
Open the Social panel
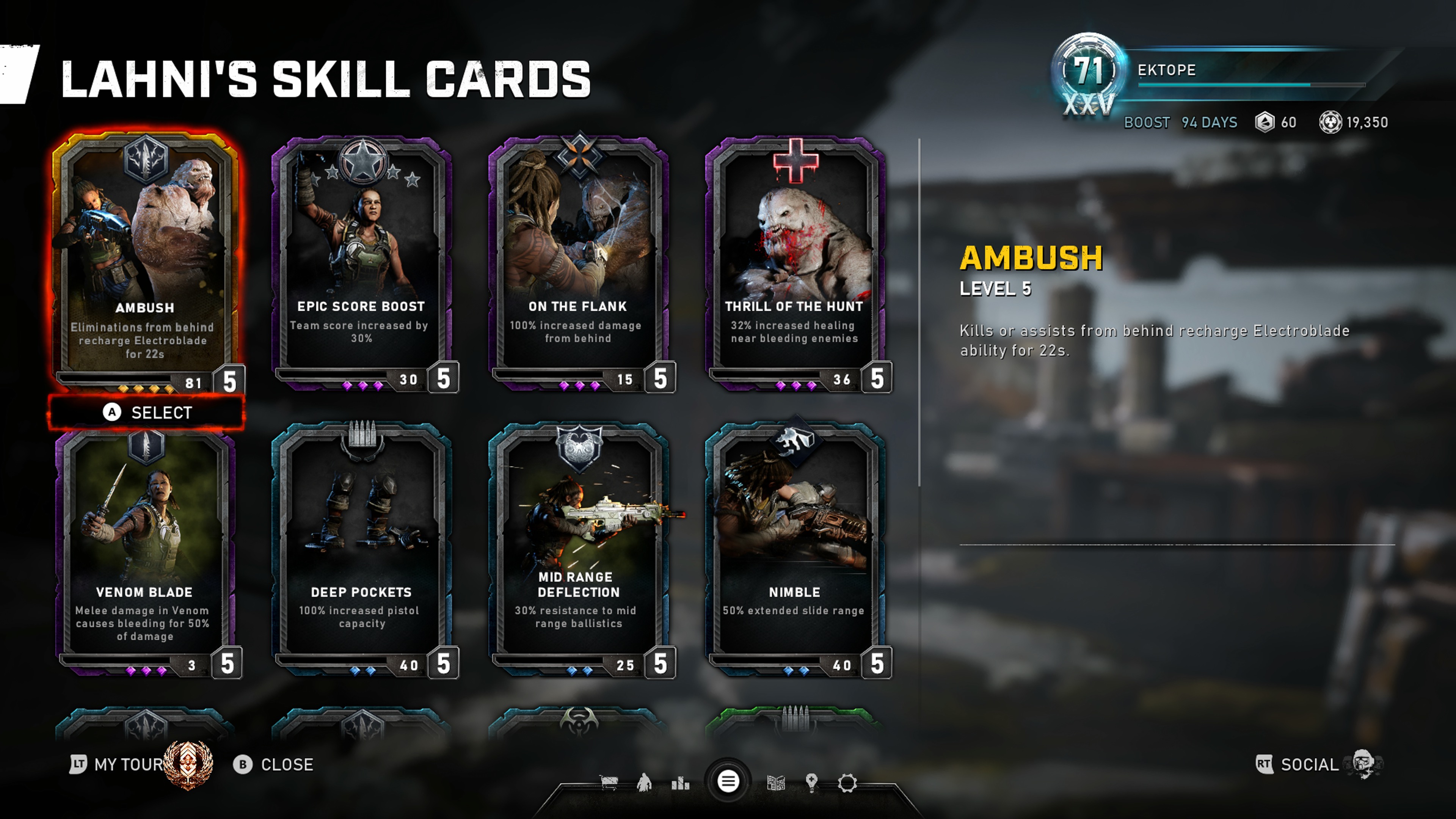(1309, 764)
